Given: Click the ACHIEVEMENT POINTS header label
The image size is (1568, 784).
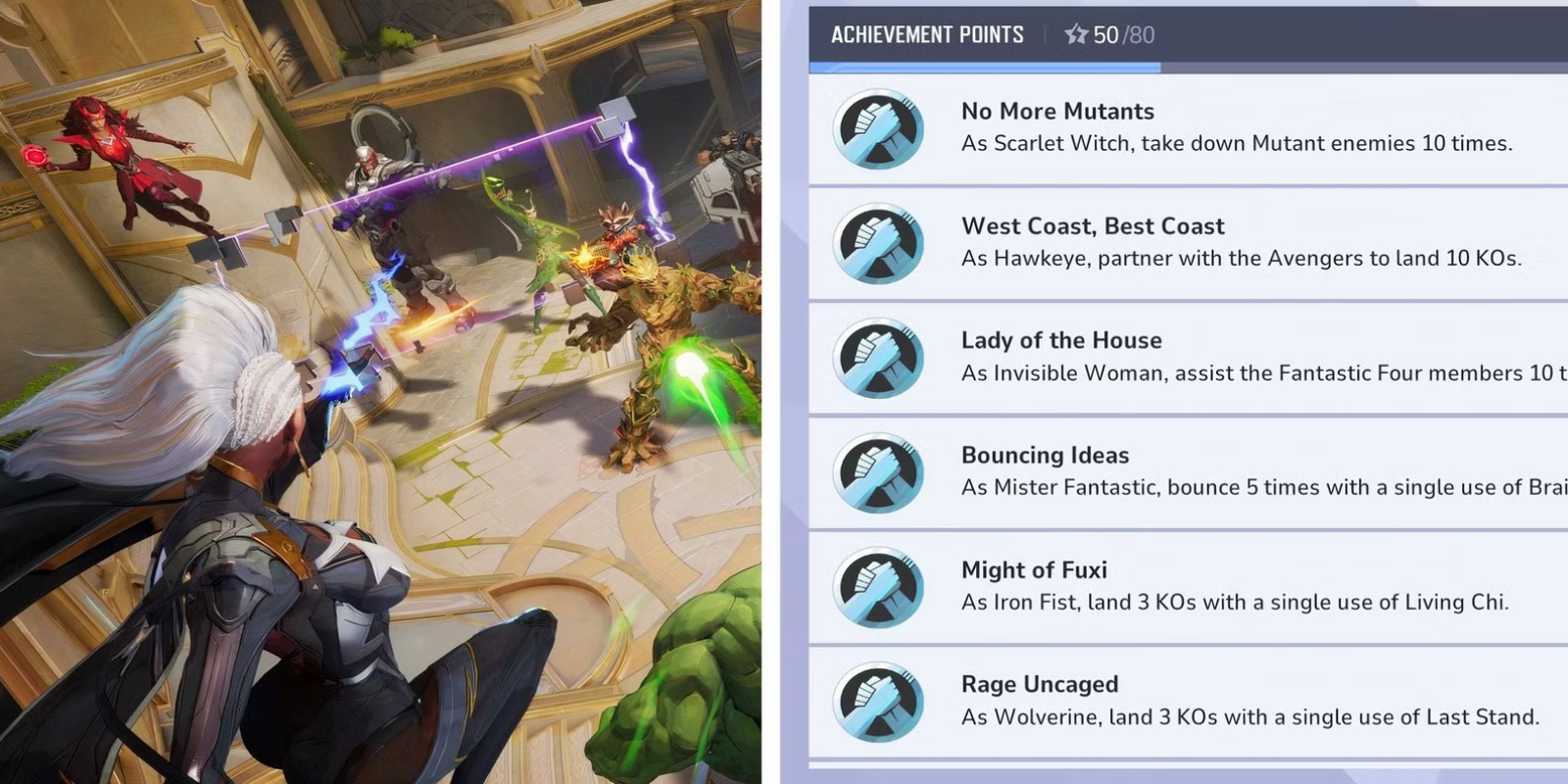Looking at the screenshot, I should tap(928, 34).
